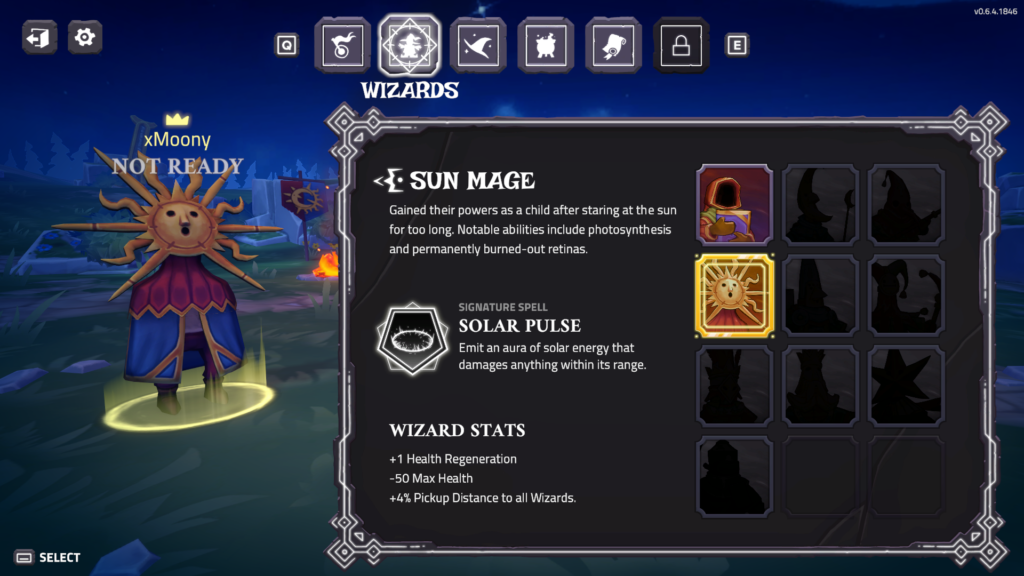Screen dimensions: 1024x576
Task: Pick the locked silhouette wizard holding a staff
Action: (x=820, y=205)
